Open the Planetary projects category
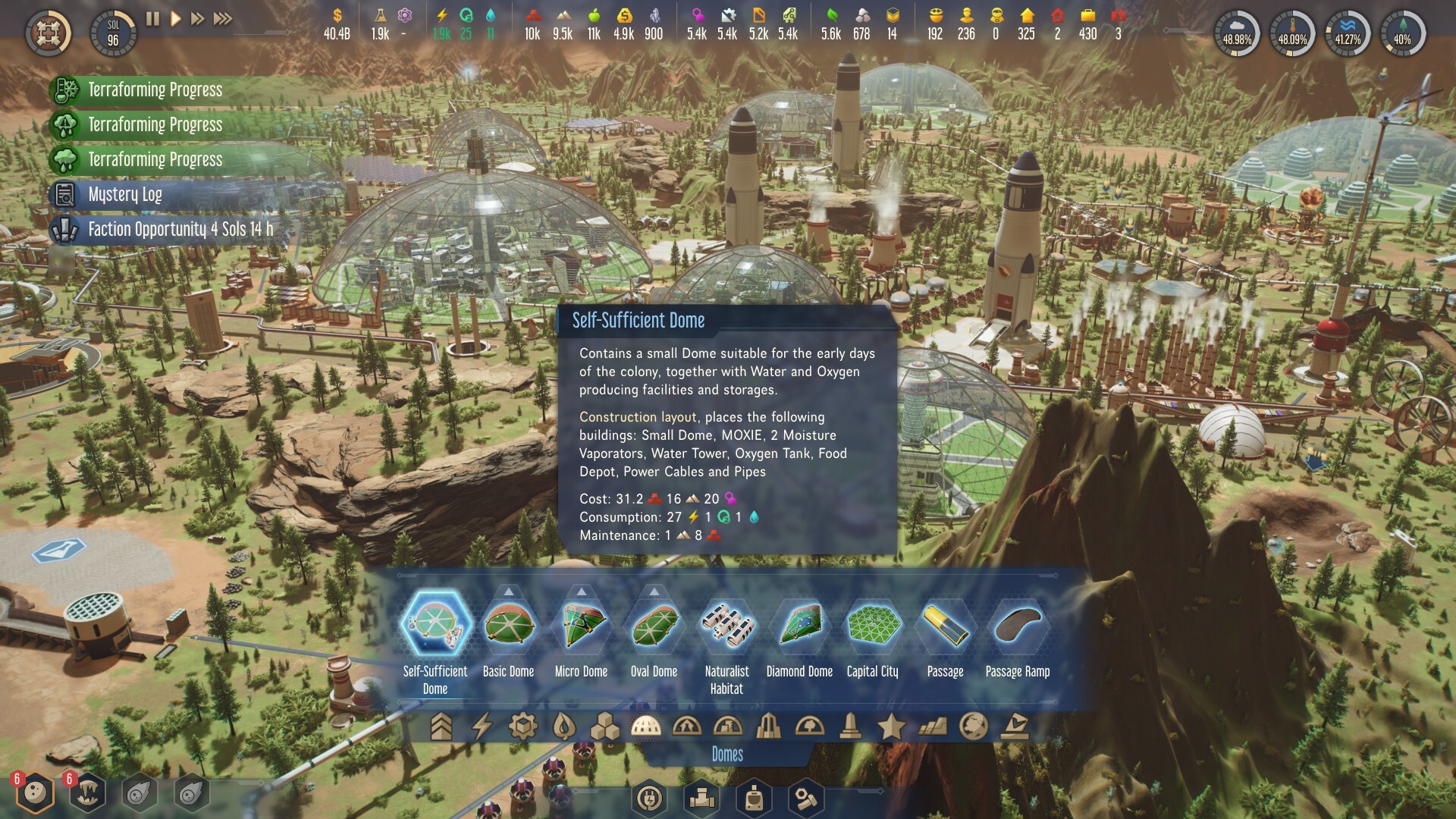 tap(973, 726)
